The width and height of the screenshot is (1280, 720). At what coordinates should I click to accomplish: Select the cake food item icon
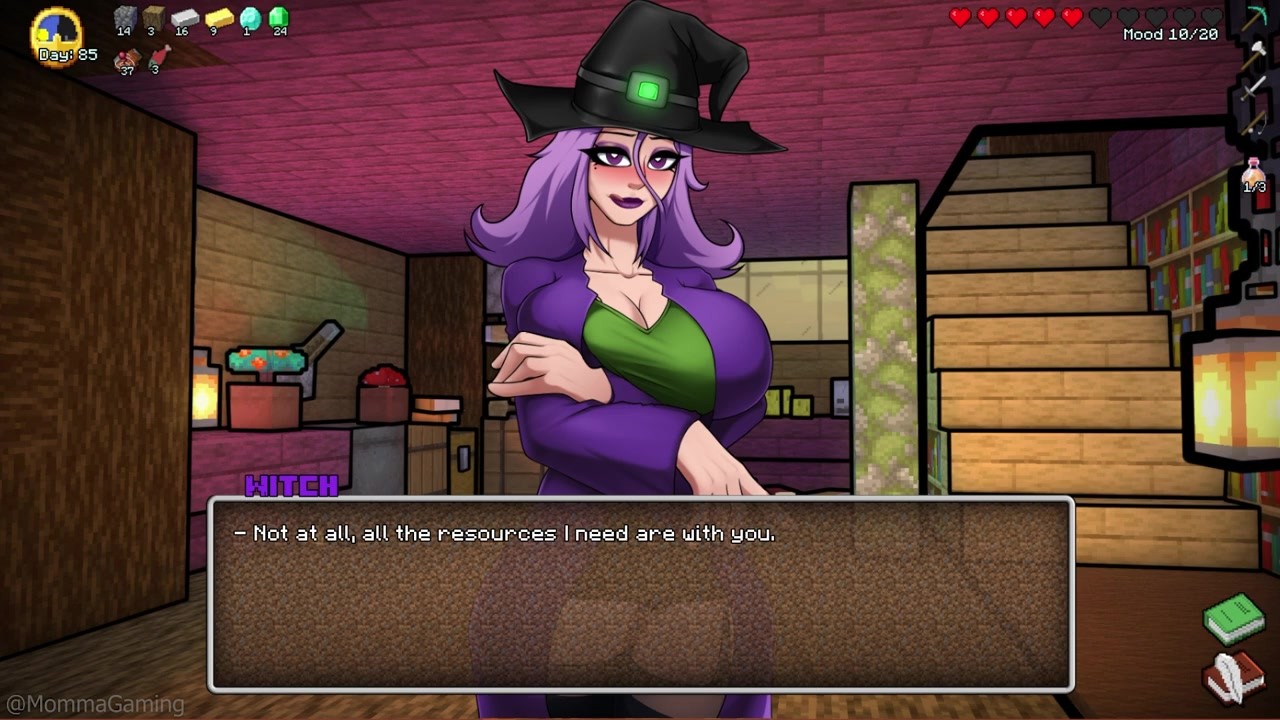pos(126,60)
